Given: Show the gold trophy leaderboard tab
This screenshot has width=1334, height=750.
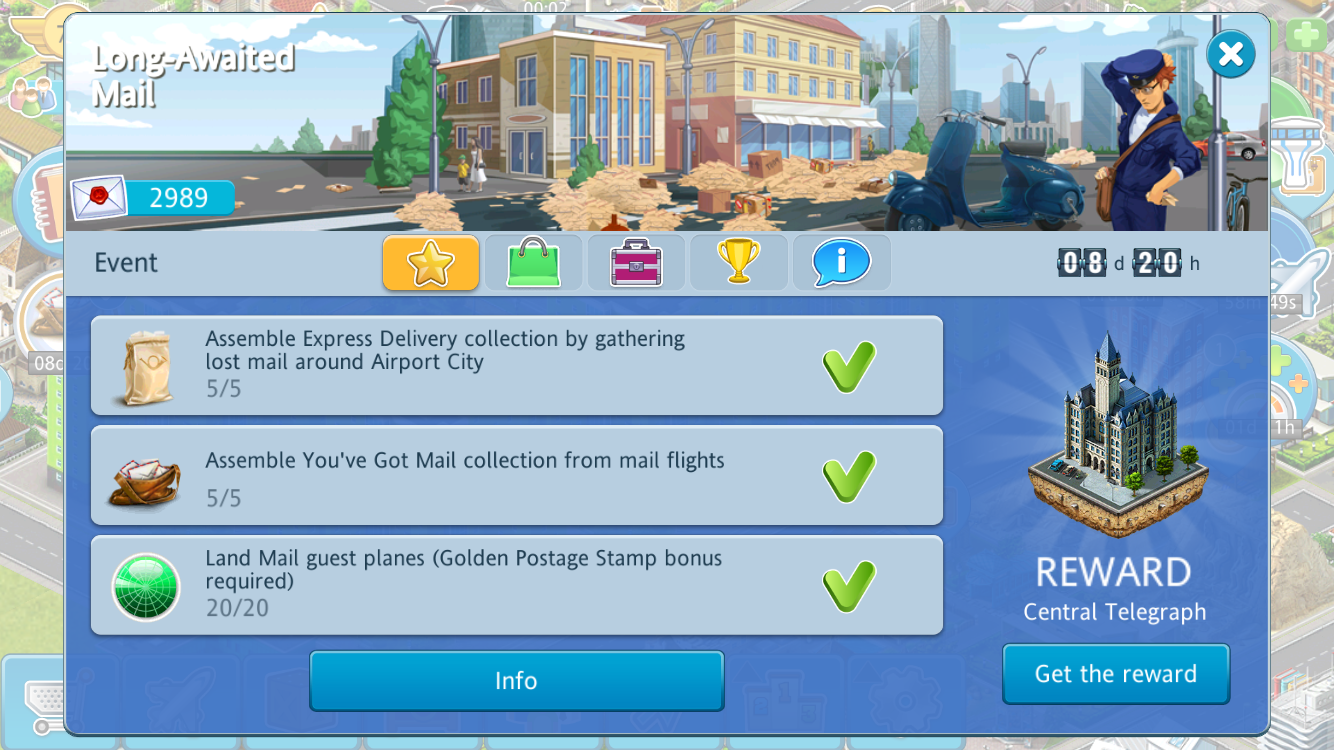Looking at the screenshot, I should tap(739, 263).
